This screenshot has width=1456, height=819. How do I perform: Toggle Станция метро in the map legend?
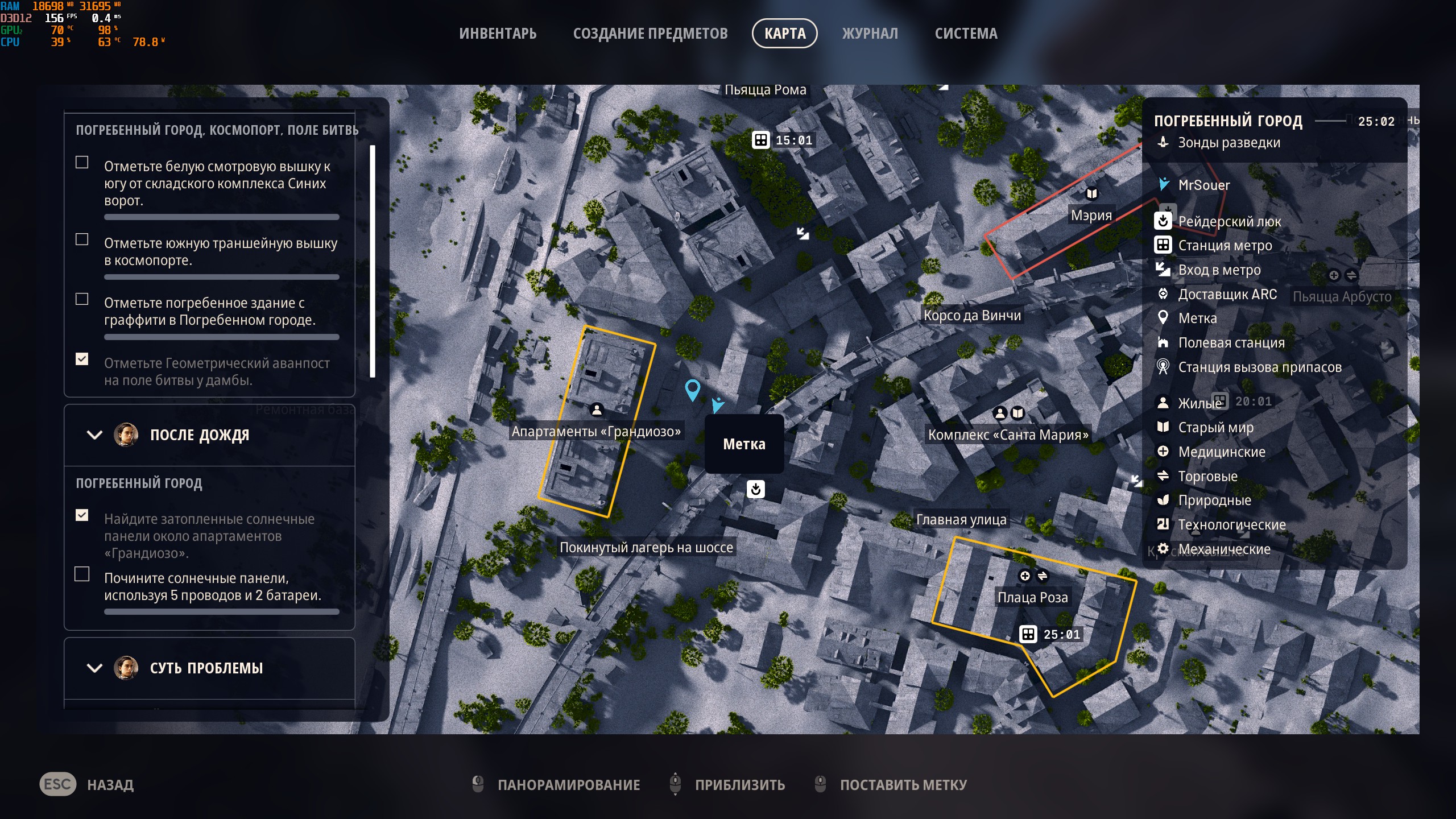click(1225, 246)
